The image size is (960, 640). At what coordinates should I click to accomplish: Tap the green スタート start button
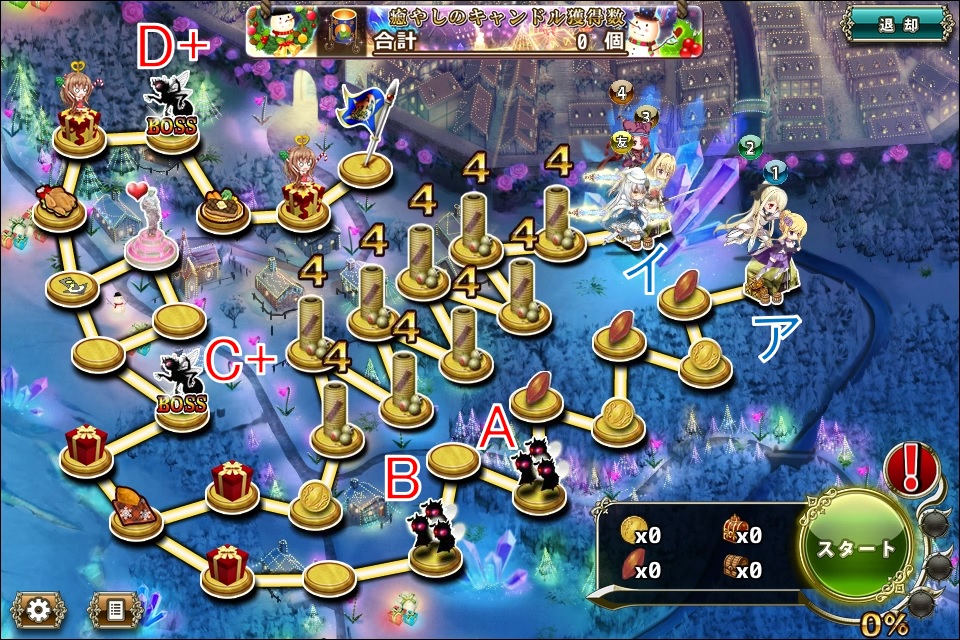(x=857, y=548)
